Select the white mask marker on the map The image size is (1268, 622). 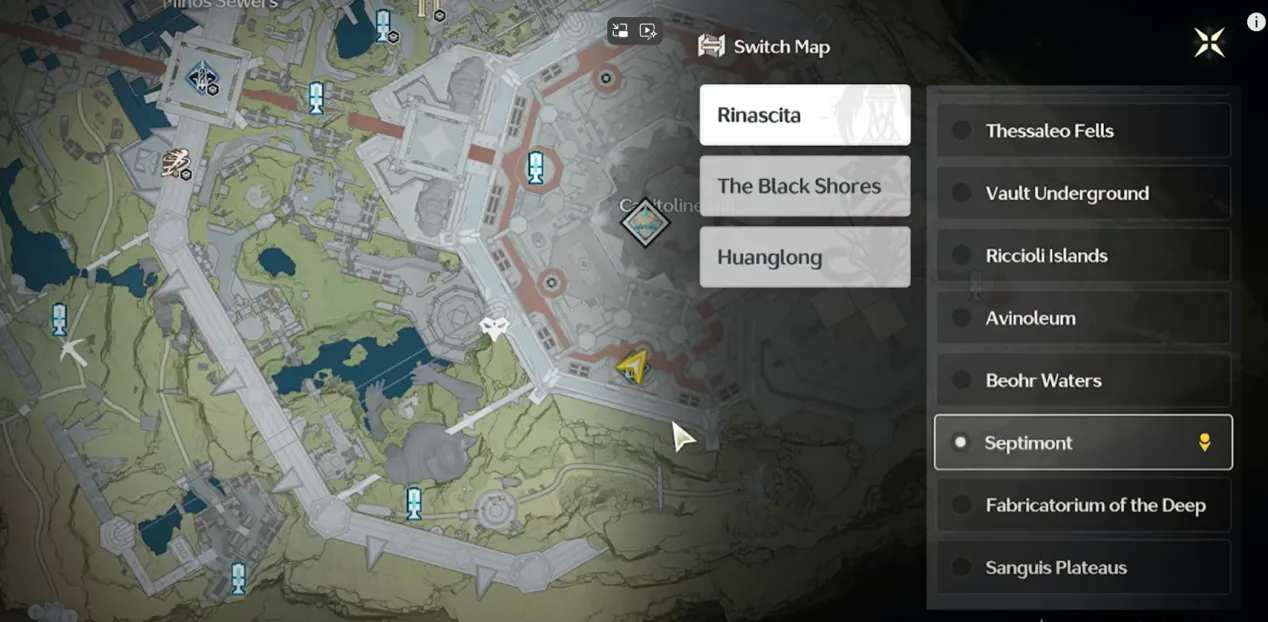[494, 328]
